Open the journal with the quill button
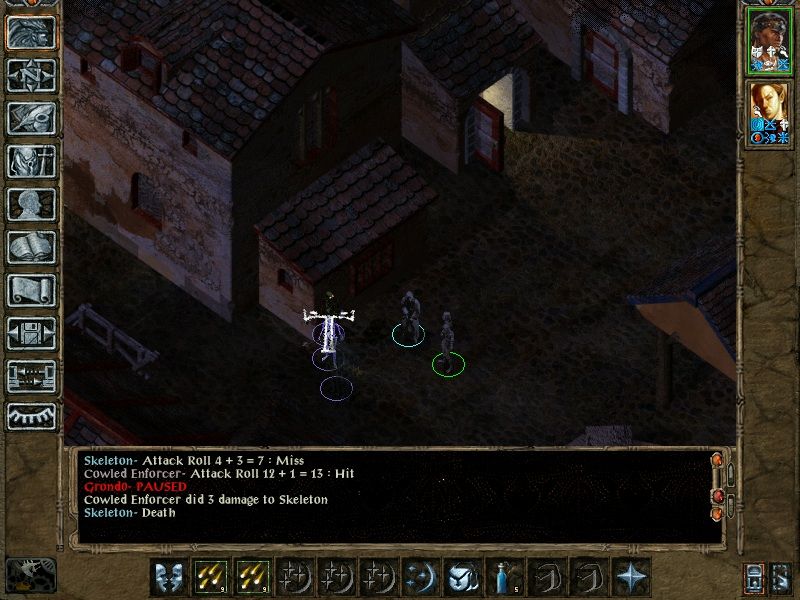The width and height of the screenshot is (800, 600). (x=31, y=119)
